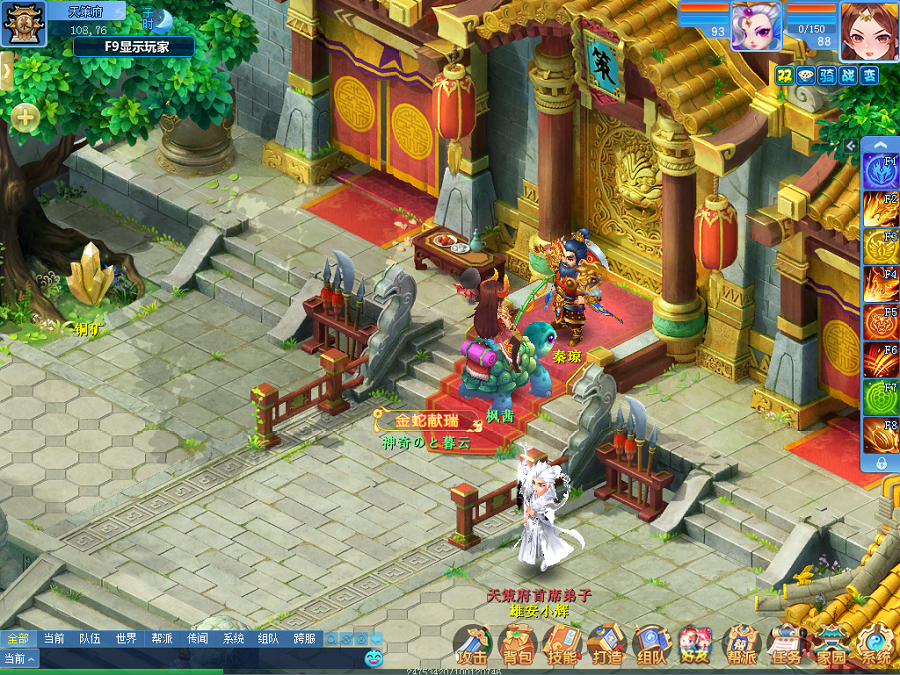Open the 背包 (Backpack) inventory
Viewport: 900px width, 675px height.
518,645
